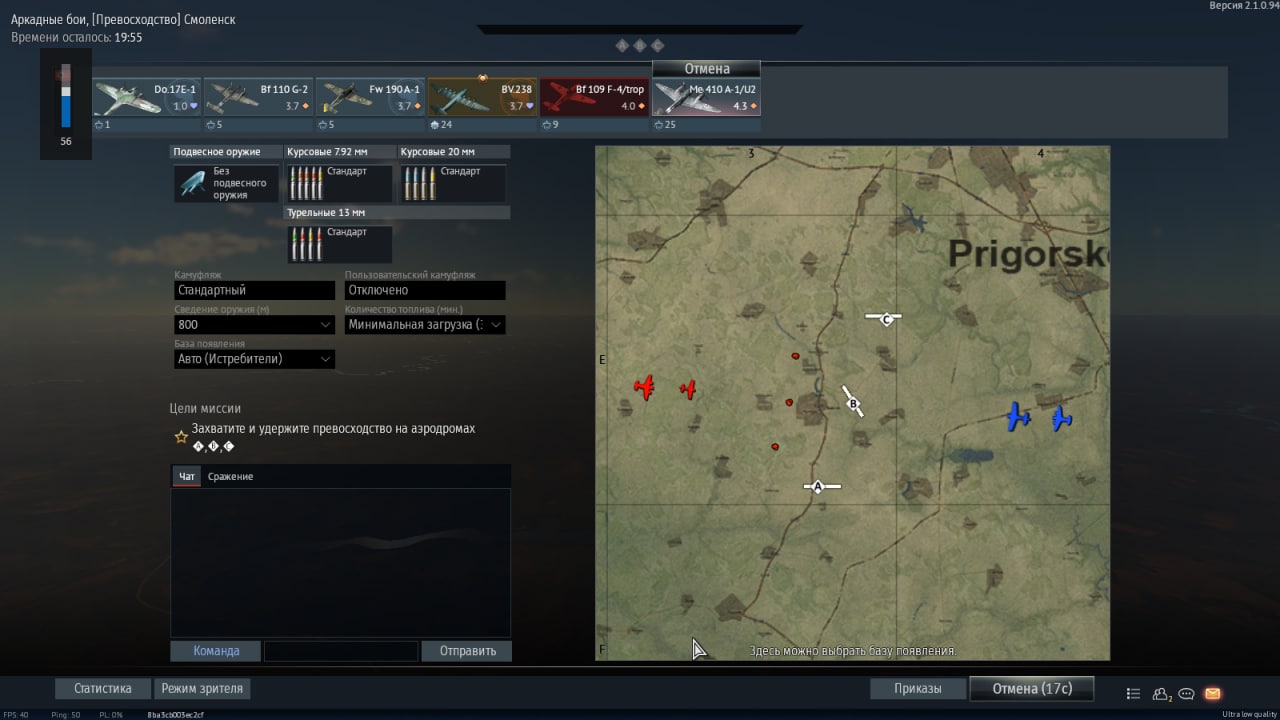Click the chat message input field
The width and height of the screenshot is (1280, 720).
341,651
